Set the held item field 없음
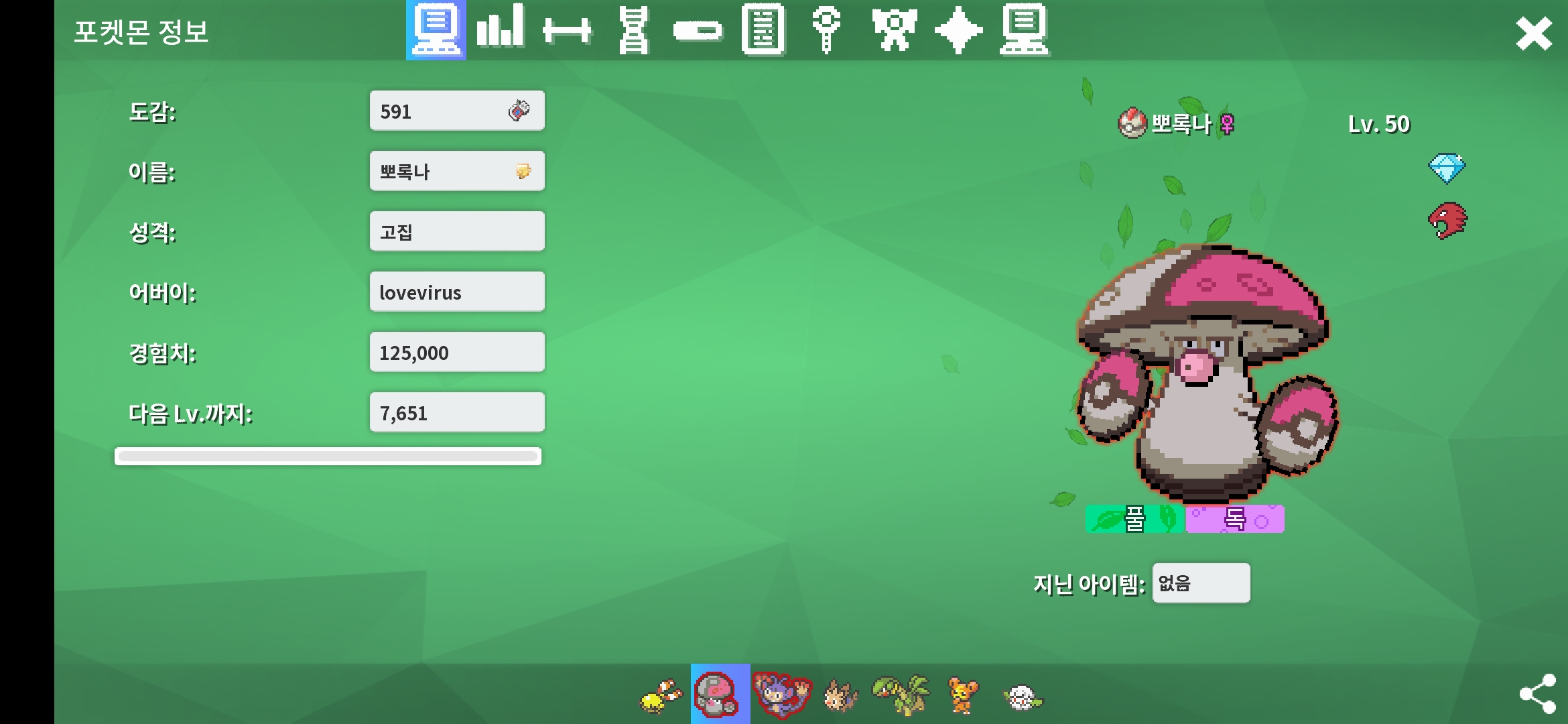Image resolution: width=1568 pixels, height=724 pixels. pos(1201,583)
